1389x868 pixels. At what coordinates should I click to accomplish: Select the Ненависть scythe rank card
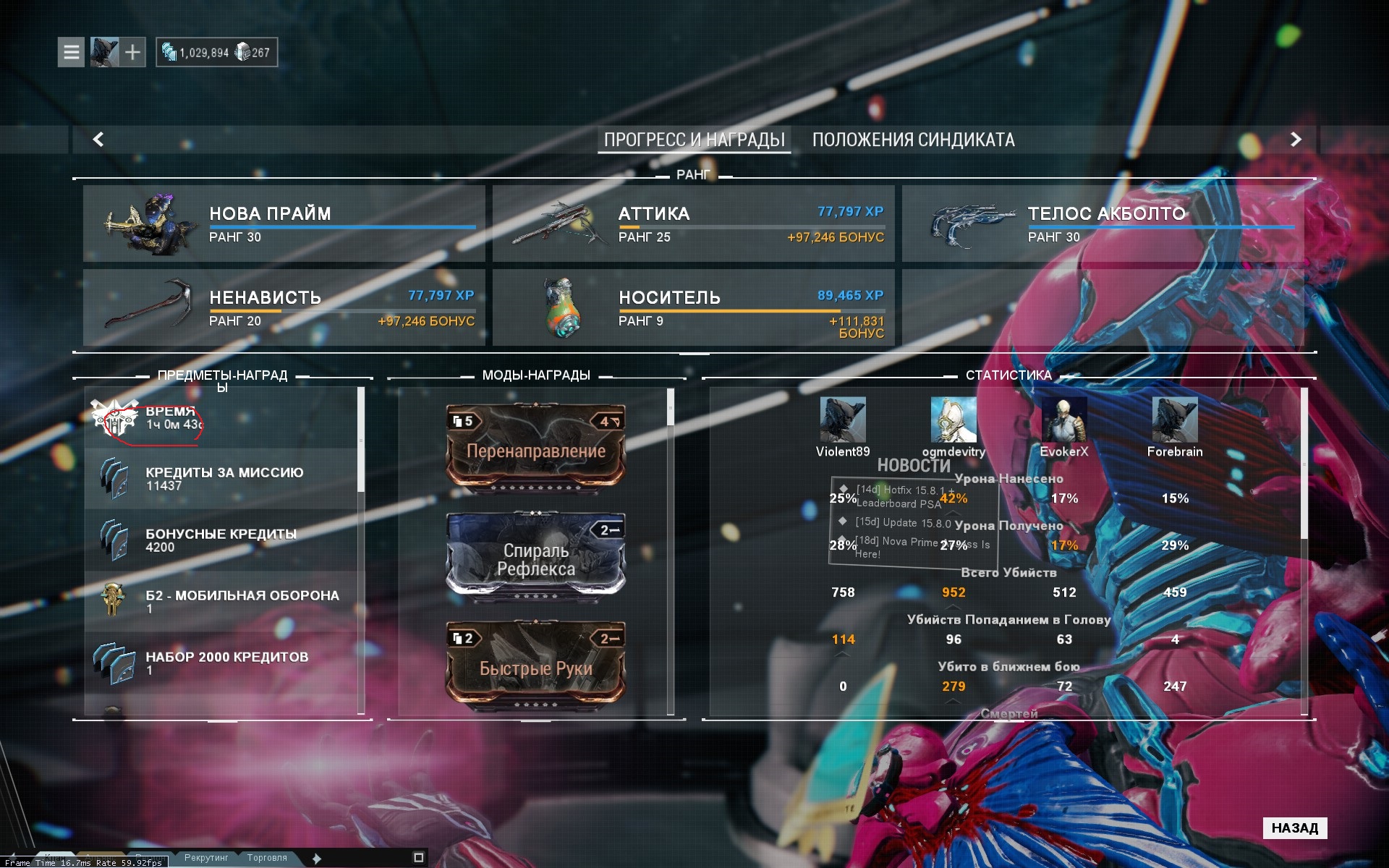[284, 307]
